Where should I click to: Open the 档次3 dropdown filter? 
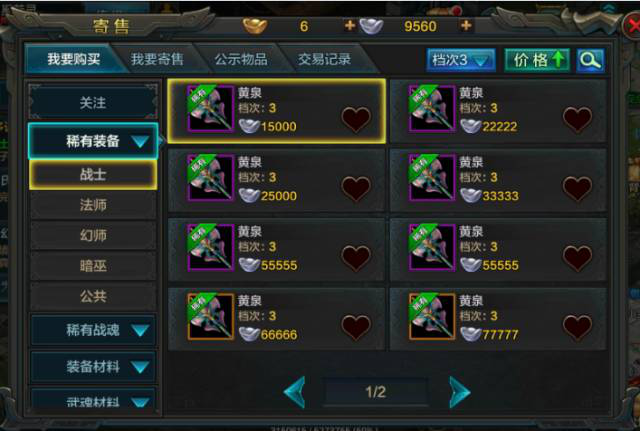[461, 60]
